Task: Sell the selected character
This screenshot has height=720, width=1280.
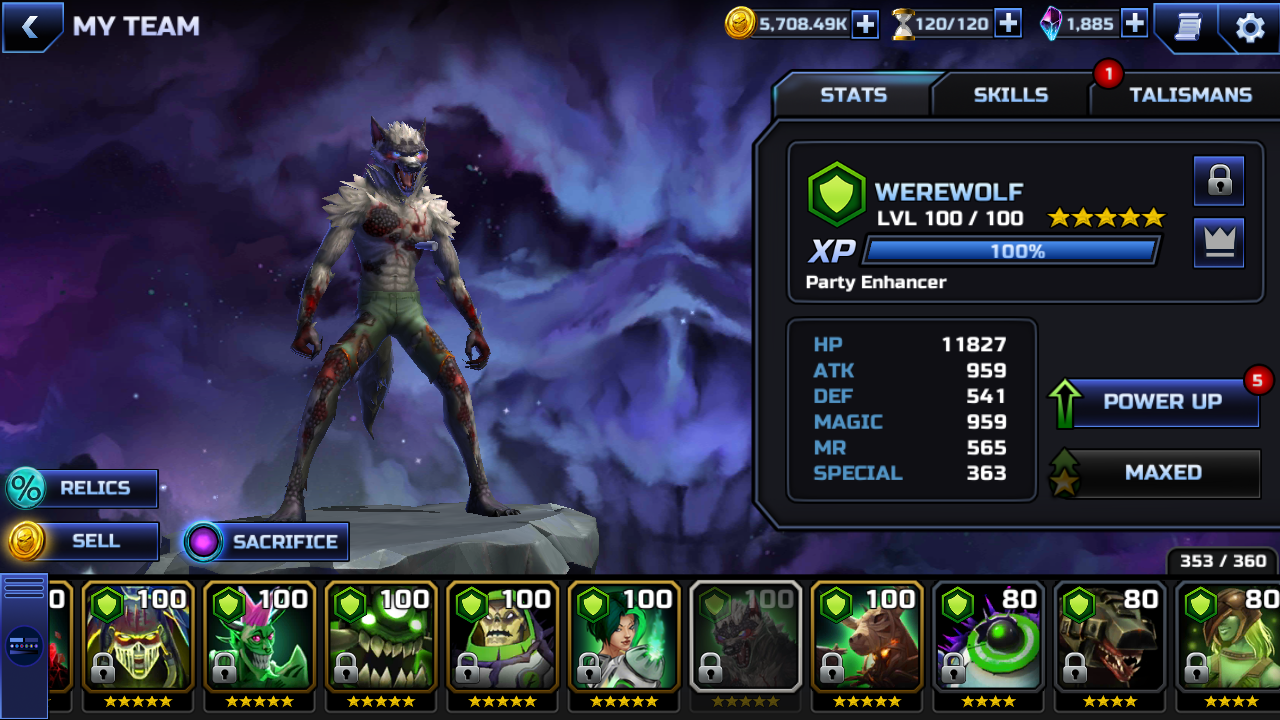Action: click(84, 542)
